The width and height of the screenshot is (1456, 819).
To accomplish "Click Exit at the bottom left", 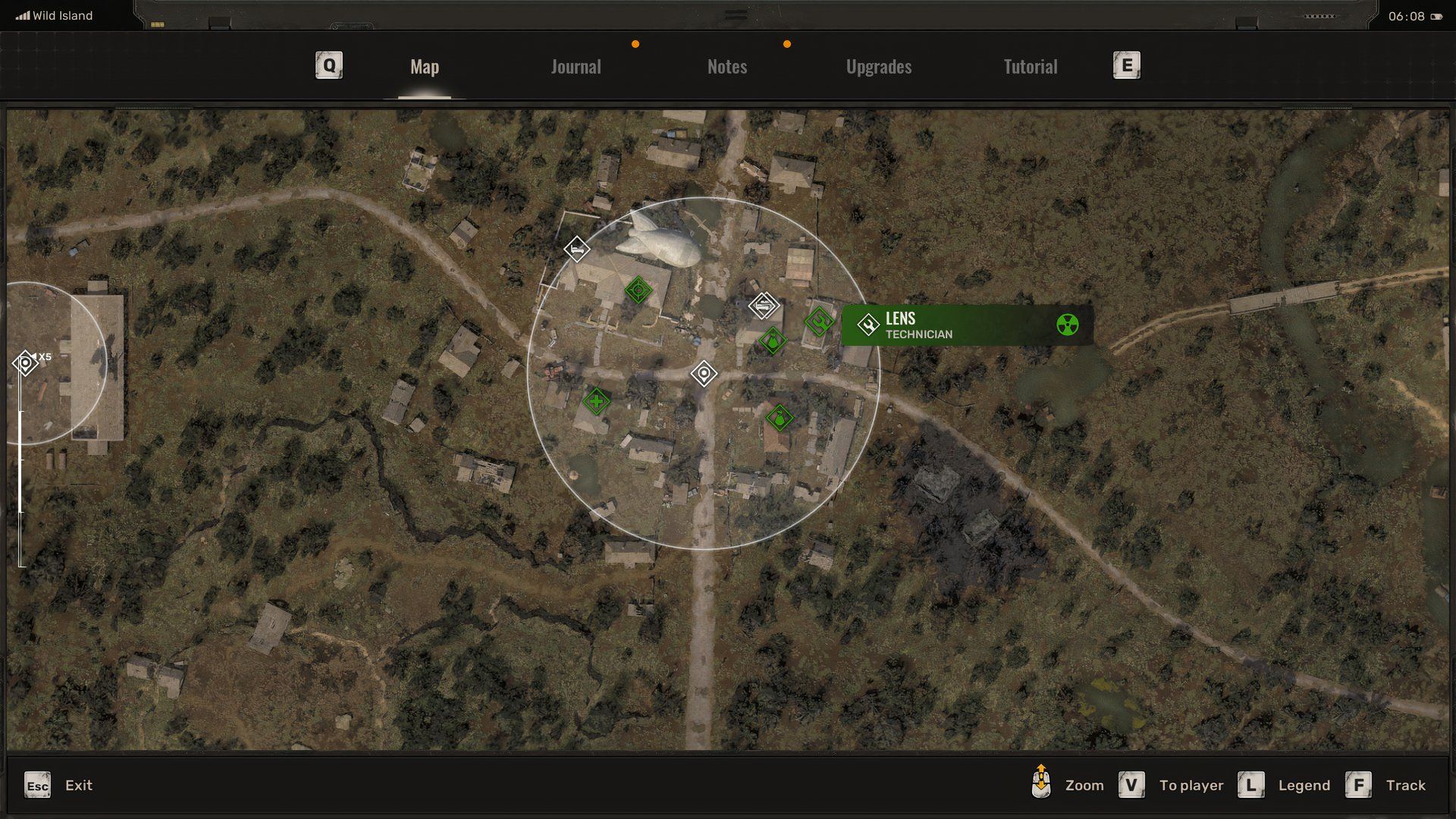I will pos(78,786).
